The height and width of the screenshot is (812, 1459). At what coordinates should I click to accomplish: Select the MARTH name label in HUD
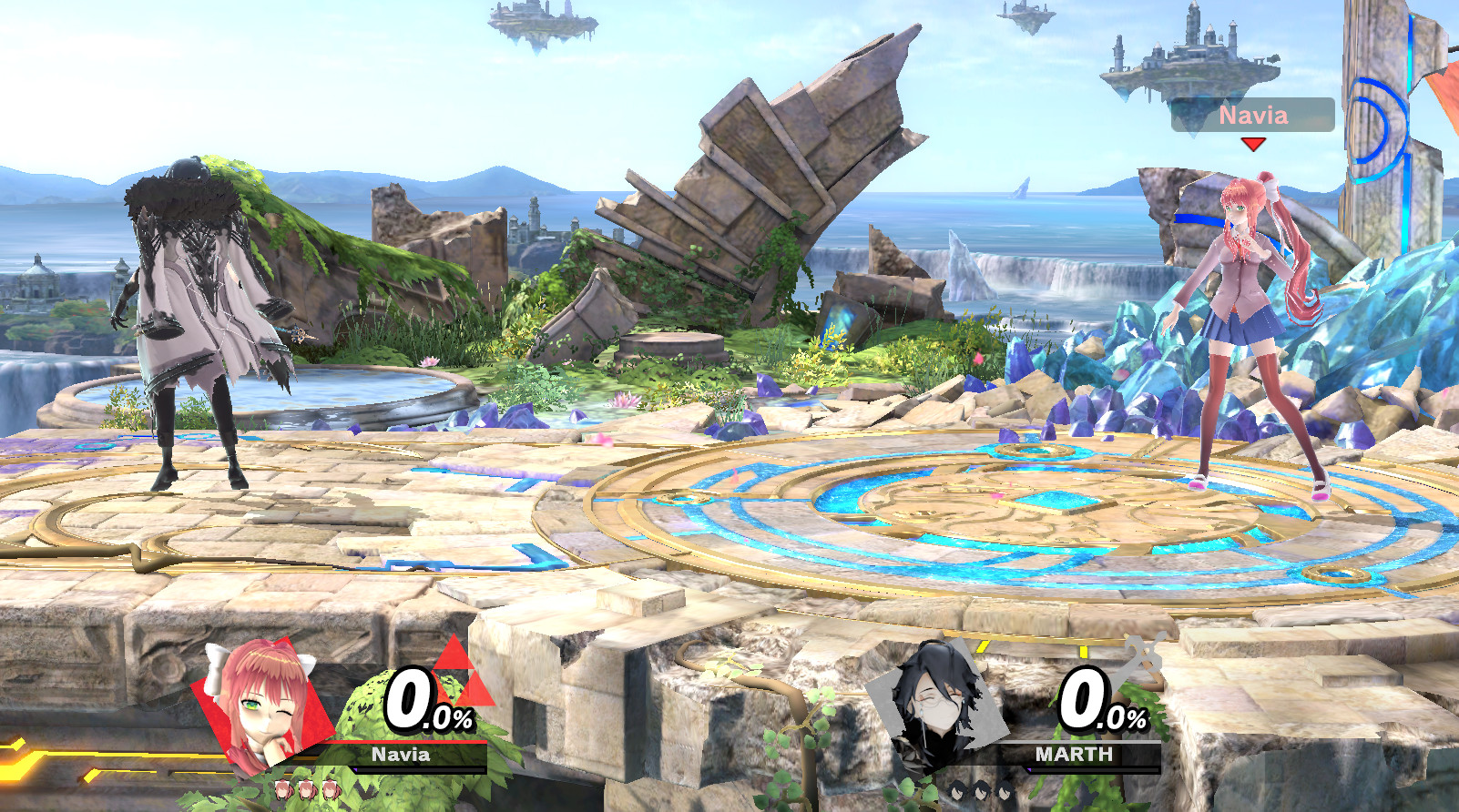[x=1076, y=753]
